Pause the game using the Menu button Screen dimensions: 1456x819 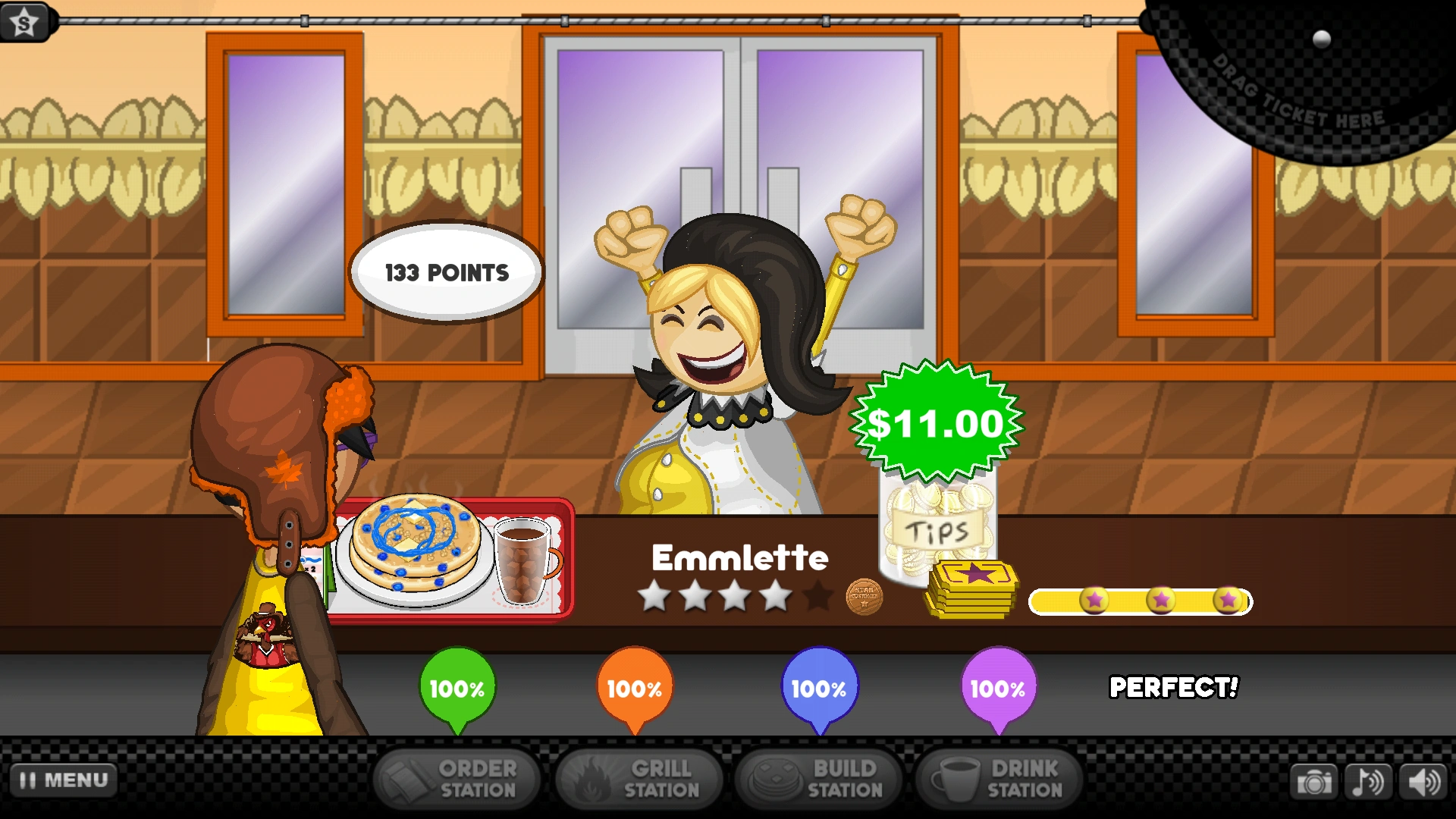pyautogui.click(x=64, y=779)
